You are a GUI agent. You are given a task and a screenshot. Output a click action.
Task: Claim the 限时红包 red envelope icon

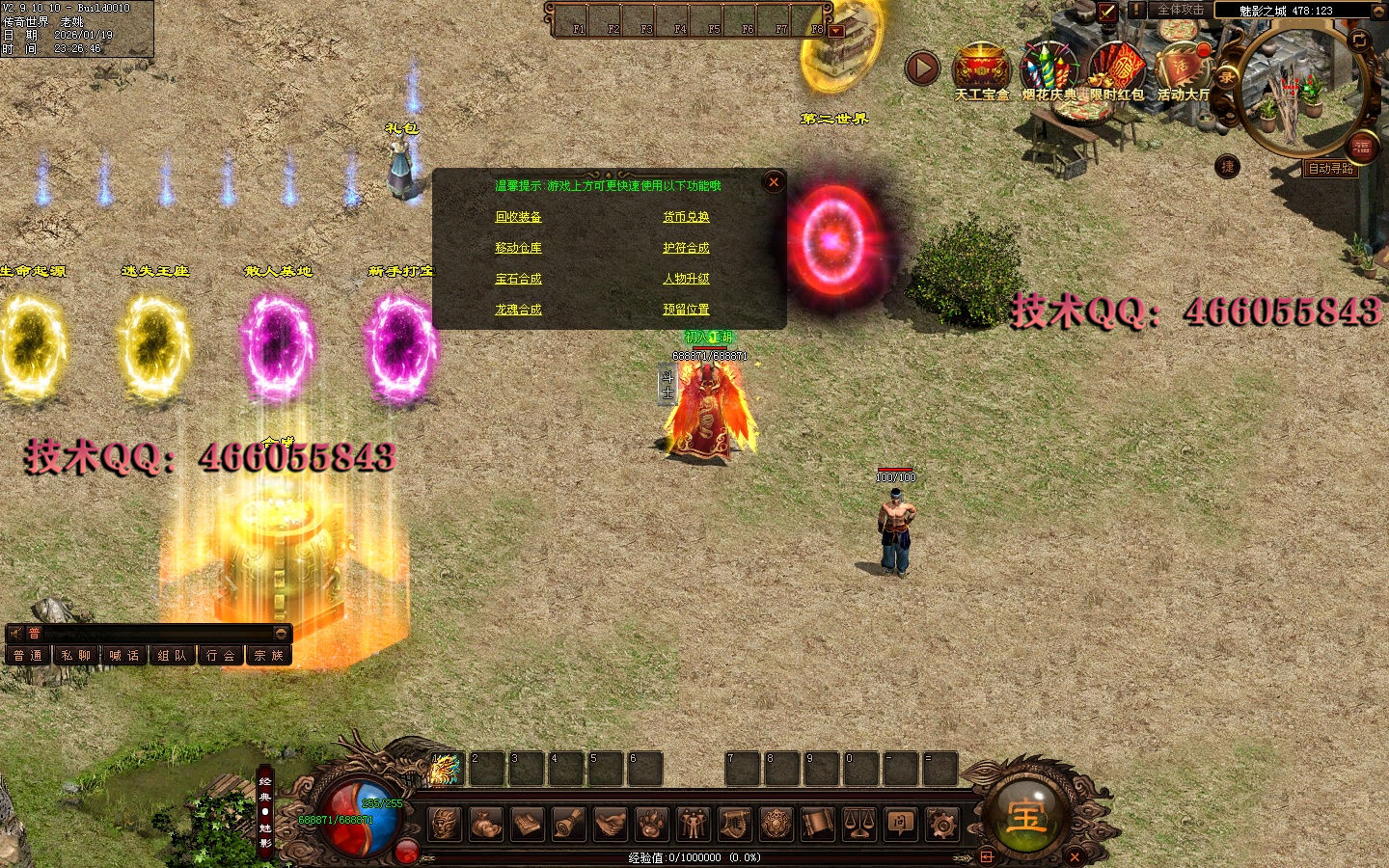pos(1116,69)
